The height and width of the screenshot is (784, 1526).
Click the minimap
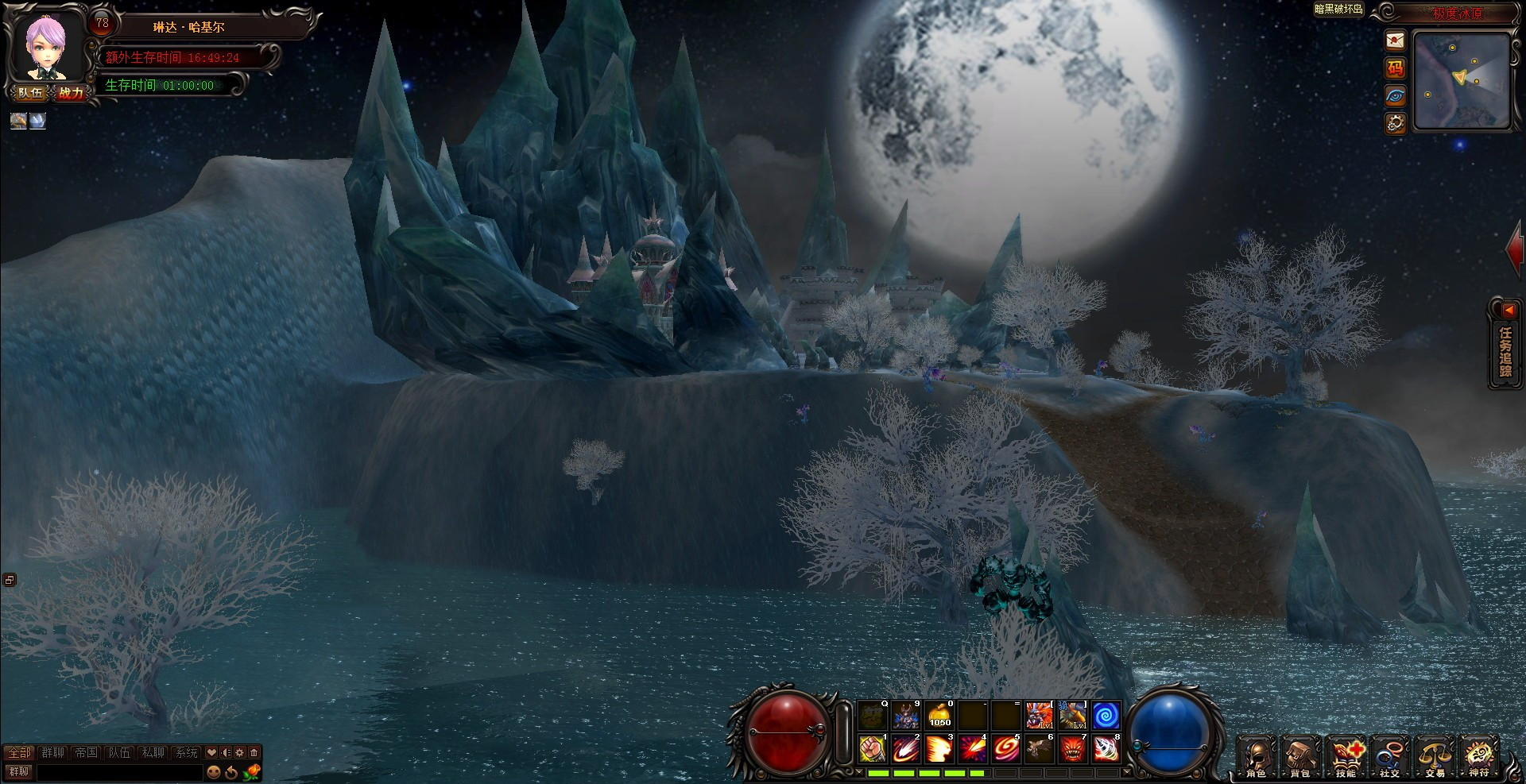click(1461, 80)
